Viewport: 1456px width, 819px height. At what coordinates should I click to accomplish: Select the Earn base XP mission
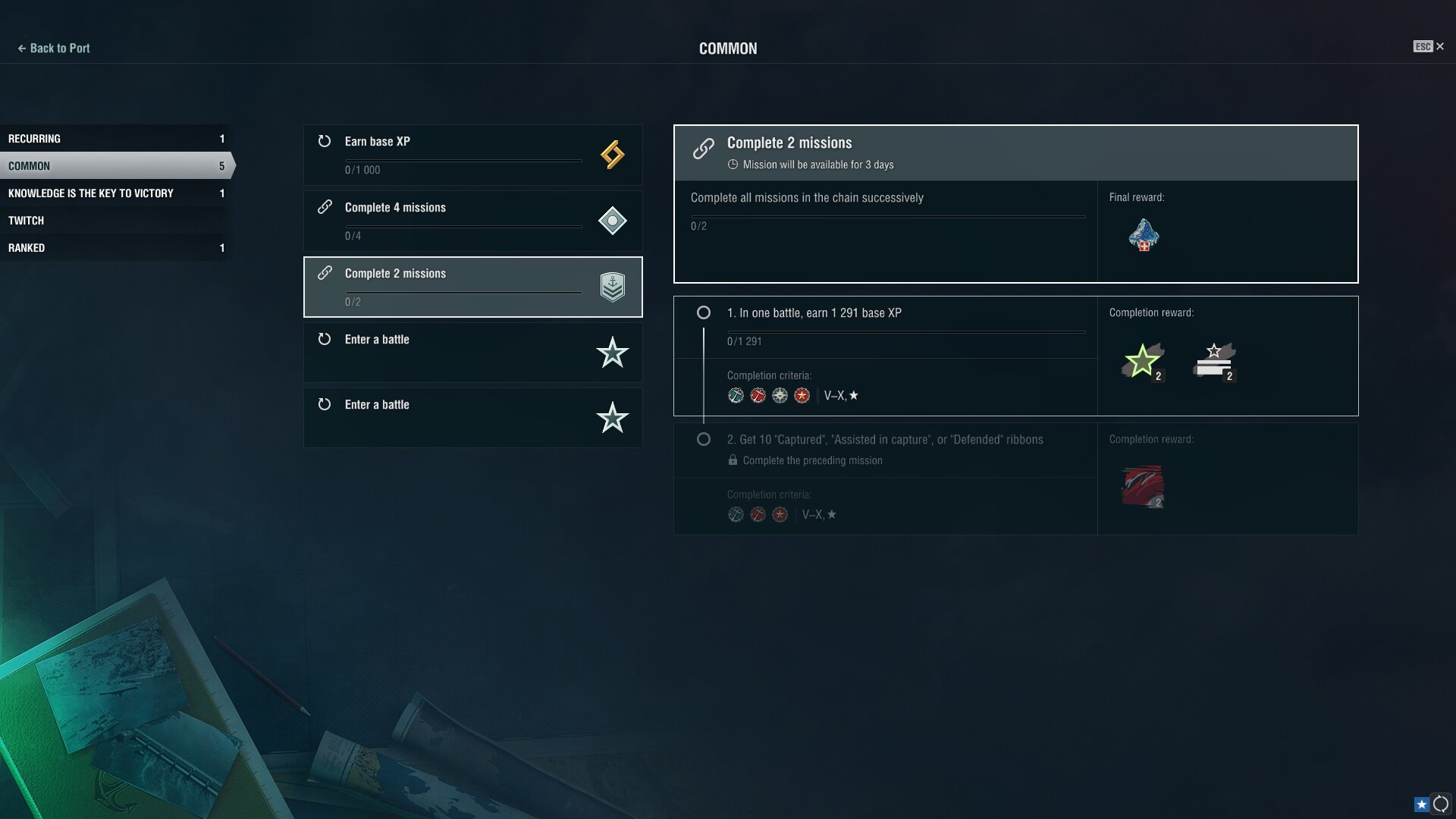click(472, 155)
